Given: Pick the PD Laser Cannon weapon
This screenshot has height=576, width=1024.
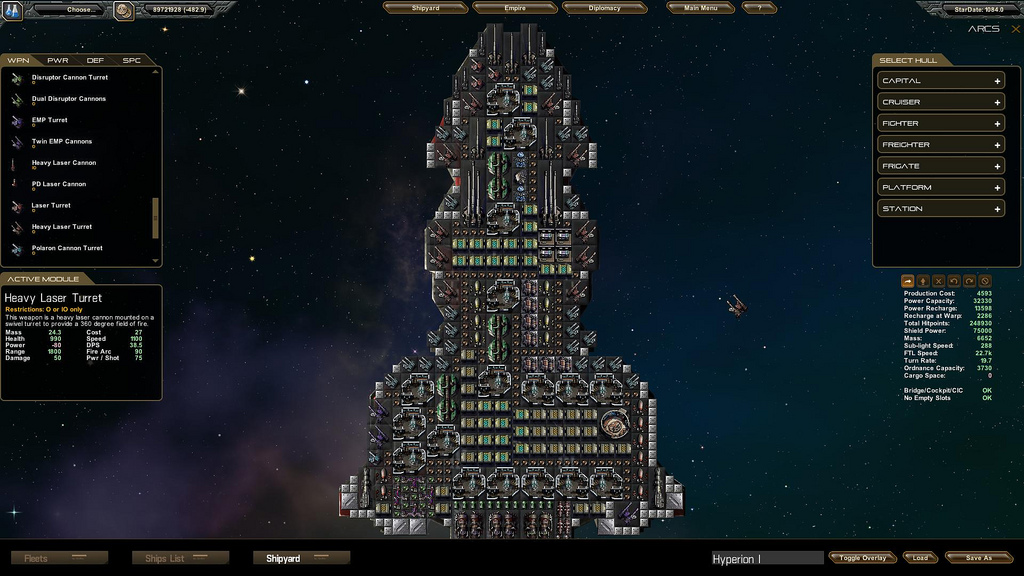Looking at the screenshot, I should (58, 184).
